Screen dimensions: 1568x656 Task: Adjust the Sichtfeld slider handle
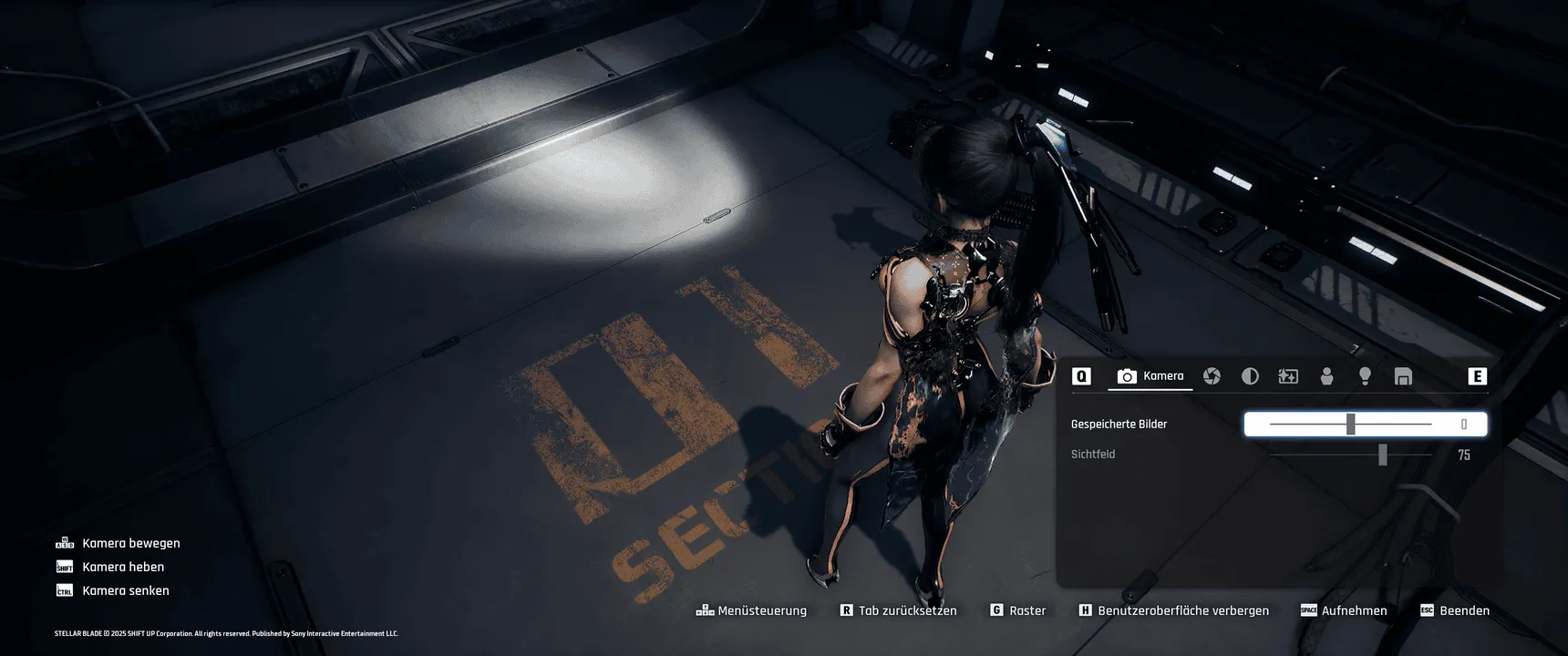pos(1384,454)
